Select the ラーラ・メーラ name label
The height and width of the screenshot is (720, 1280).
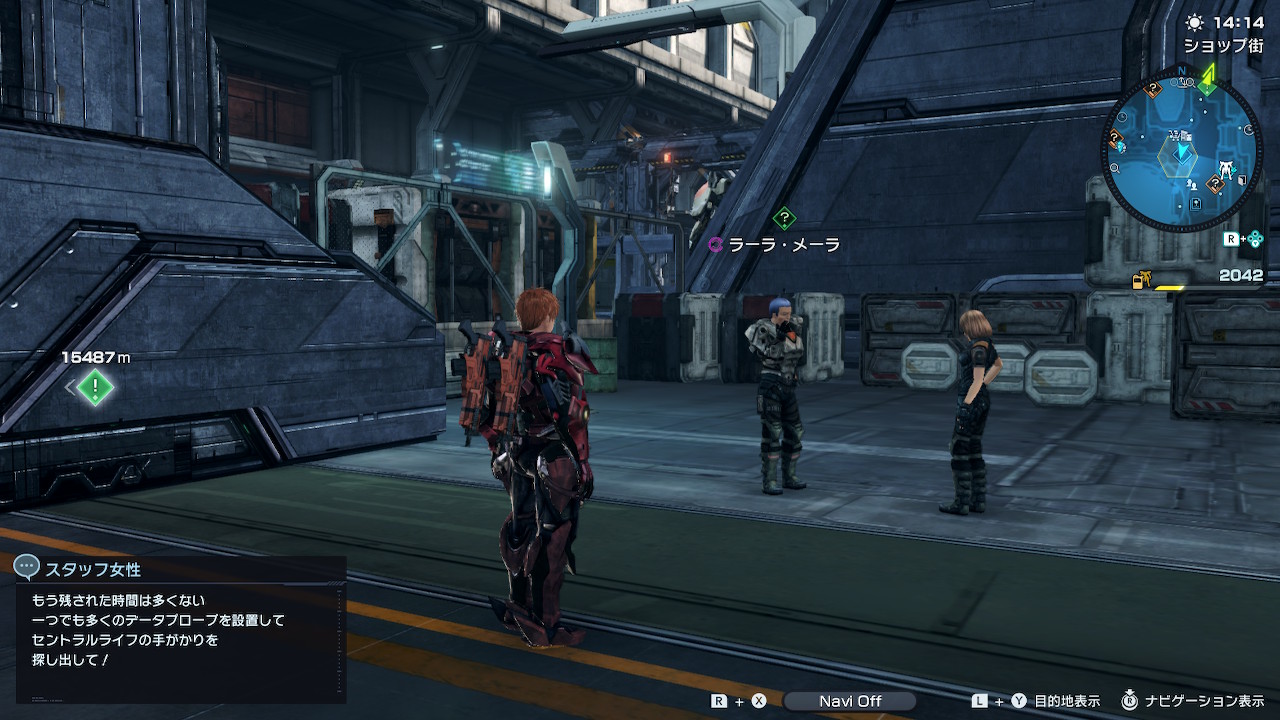click(783, 245)
